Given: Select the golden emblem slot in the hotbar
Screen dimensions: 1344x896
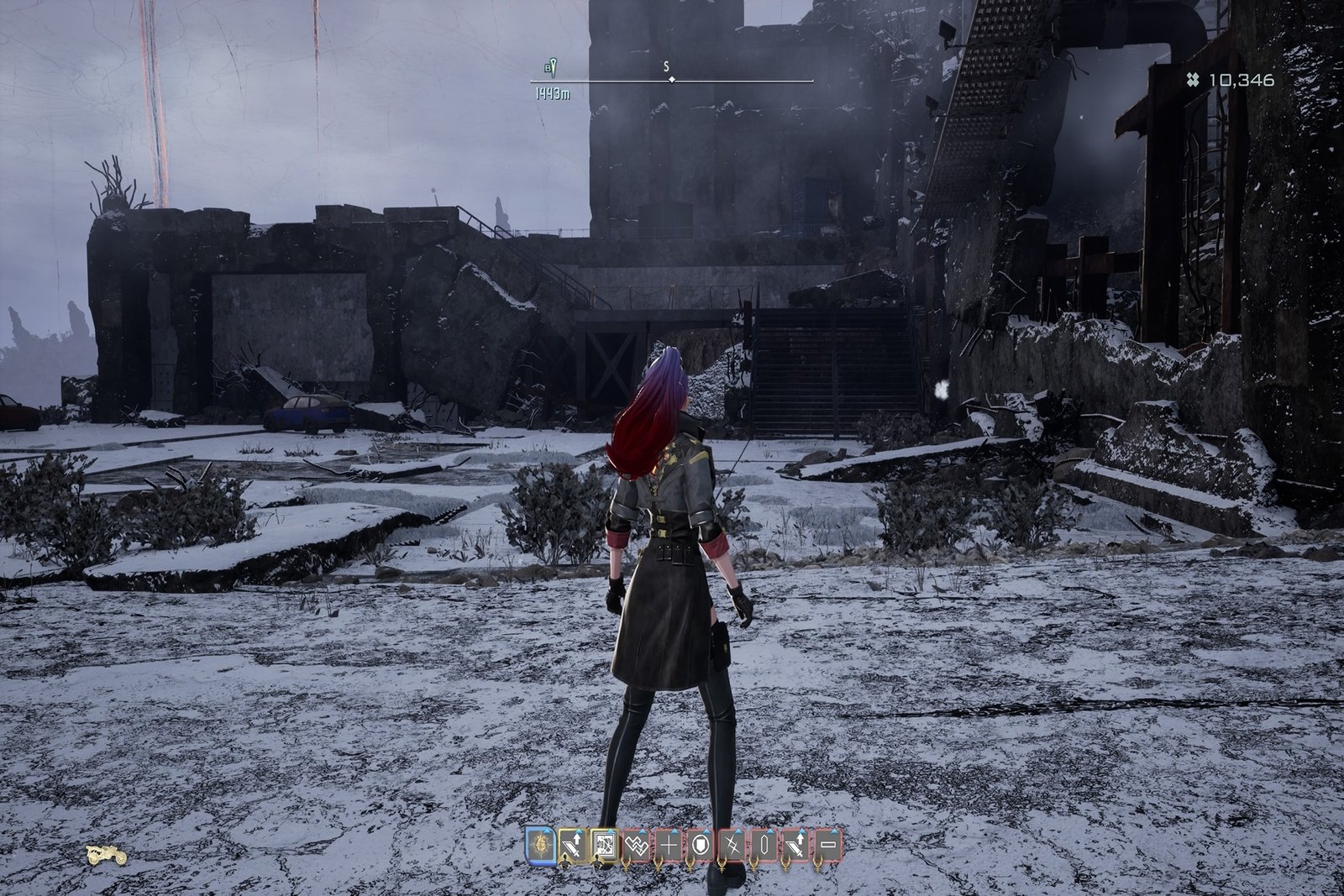Looking at the screenshot, I should (540, 846).
